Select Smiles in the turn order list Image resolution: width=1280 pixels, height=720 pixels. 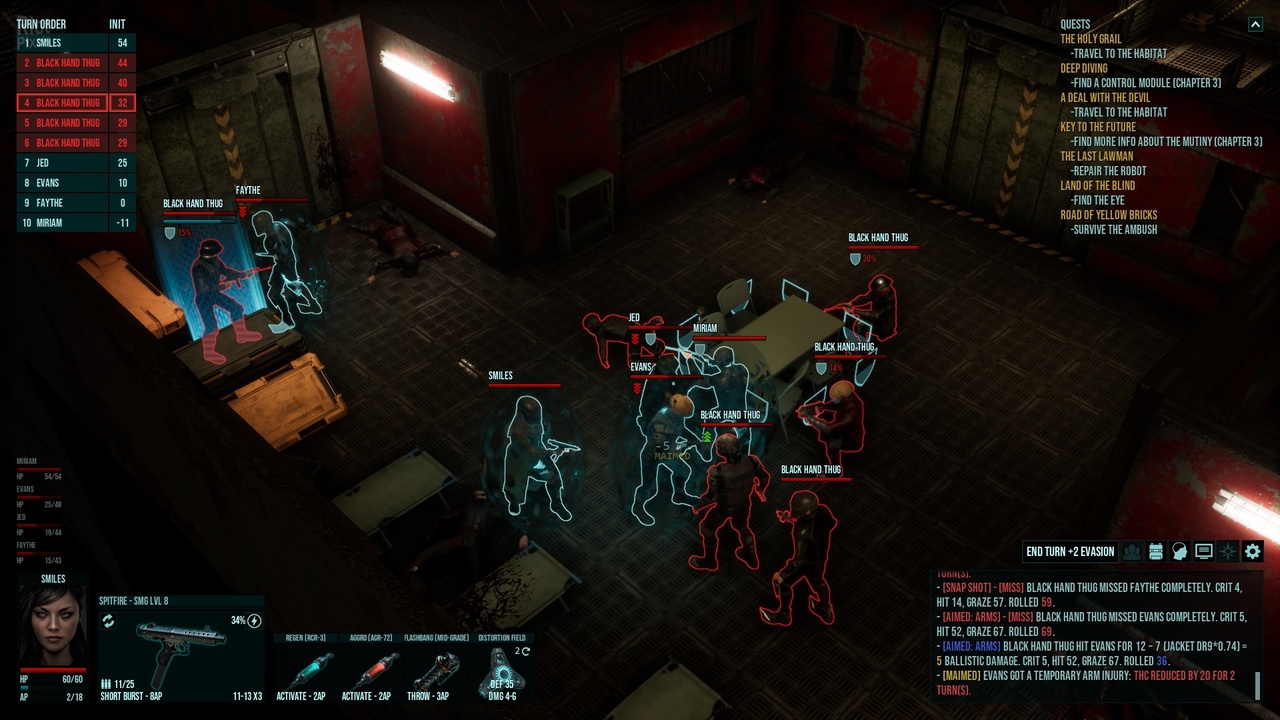click(76, 43)
